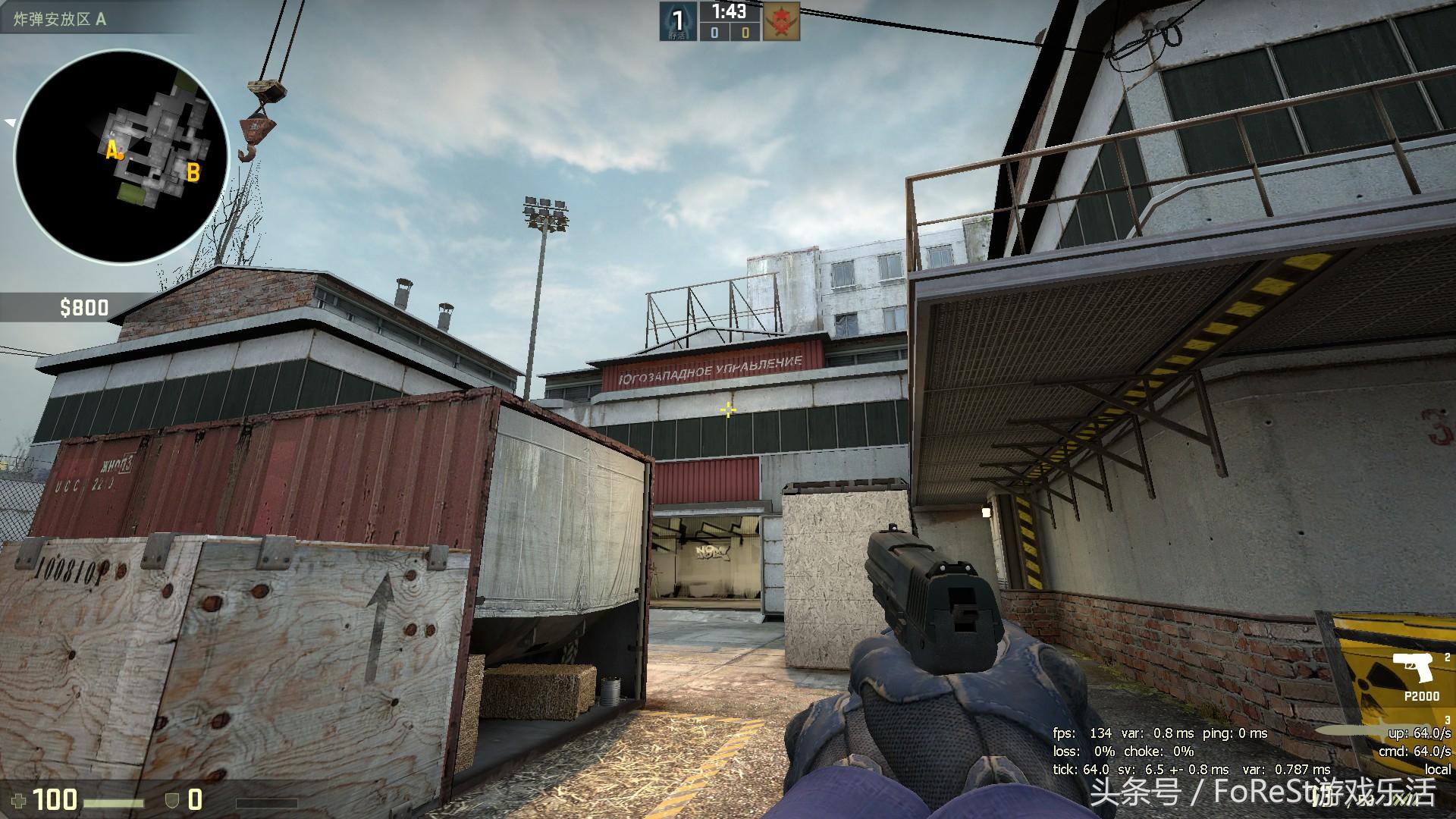The width and height of the screenshot is (1456, 819).
Task: Click the health bar next to 100
Action: point(114,803)
